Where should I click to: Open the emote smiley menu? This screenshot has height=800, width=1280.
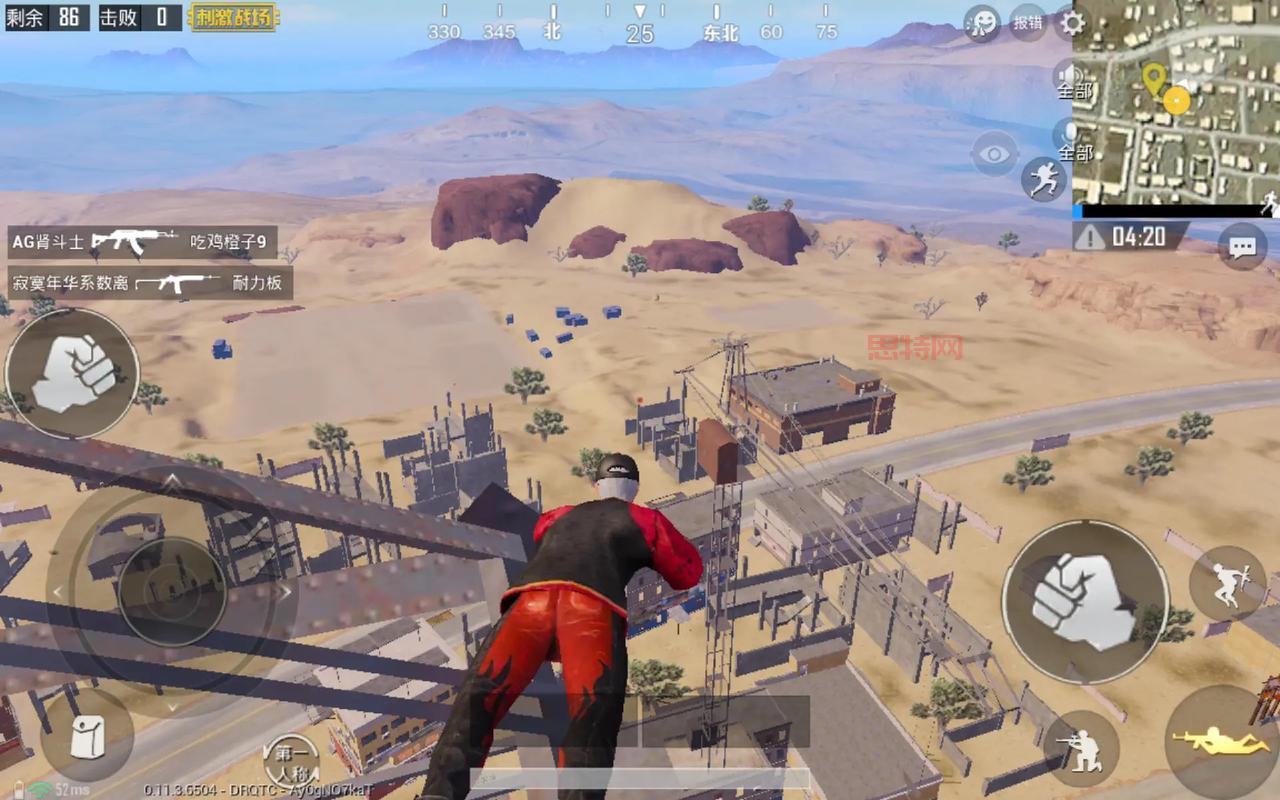[x=982, y=23]
